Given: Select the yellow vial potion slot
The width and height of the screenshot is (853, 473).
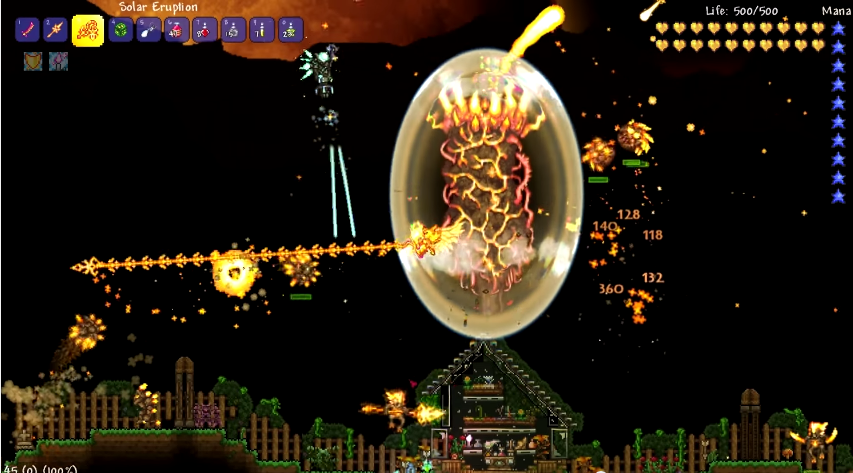Looking at the screenshot, I should click(x=262, y=30).
